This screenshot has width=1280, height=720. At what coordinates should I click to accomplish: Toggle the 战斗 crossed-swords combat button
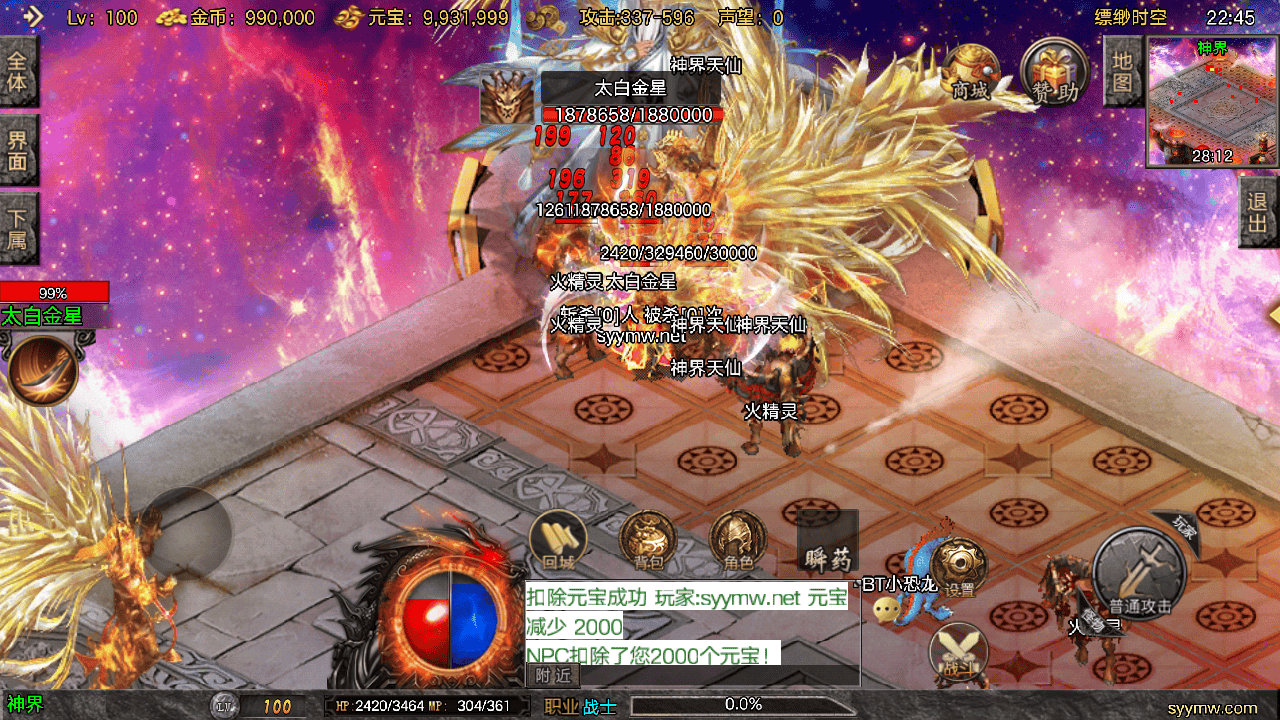click(x=957, y=651)
